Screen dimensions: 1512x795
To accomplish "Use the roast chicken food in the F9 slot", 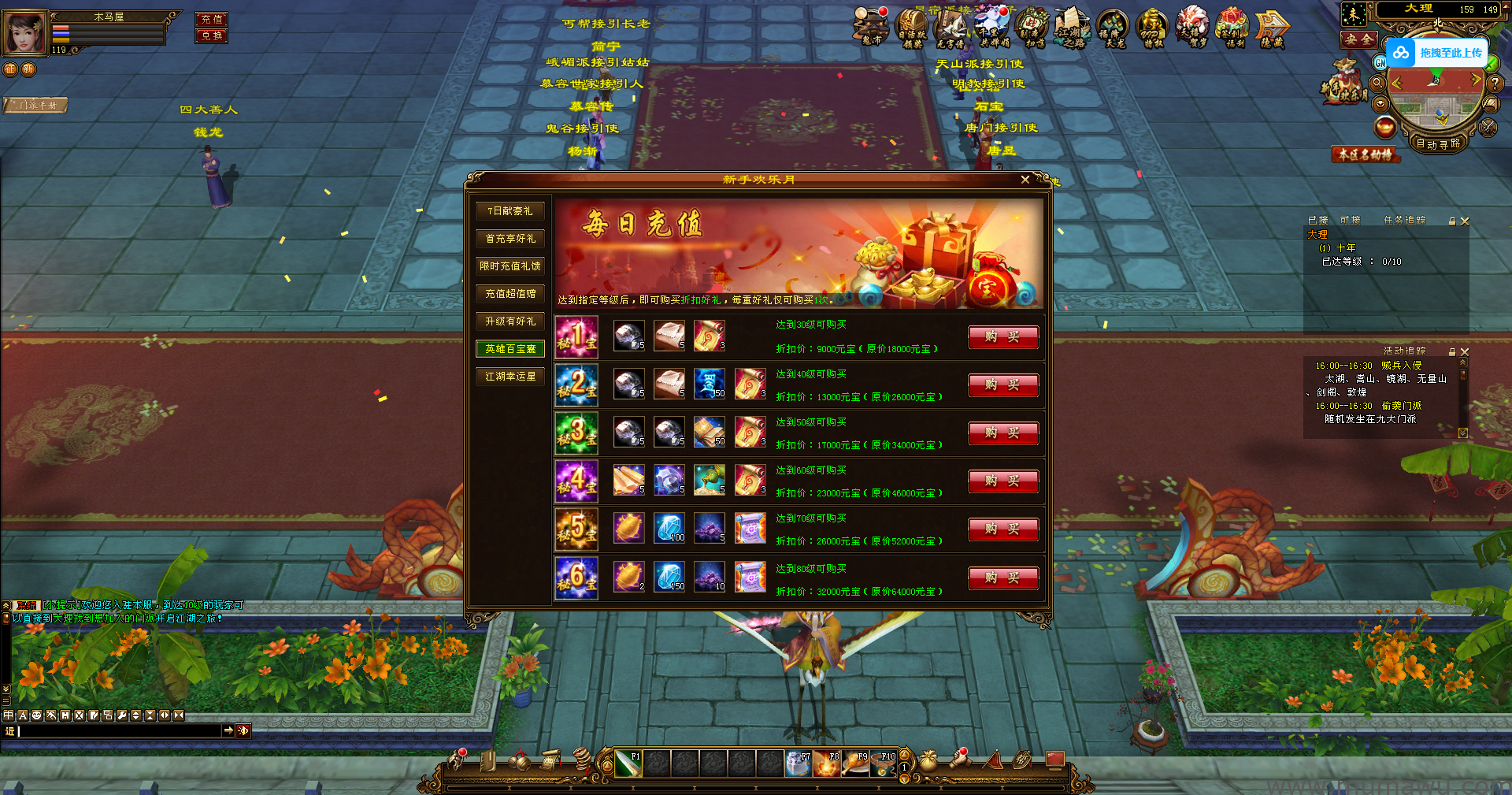I will pos(854,763).
